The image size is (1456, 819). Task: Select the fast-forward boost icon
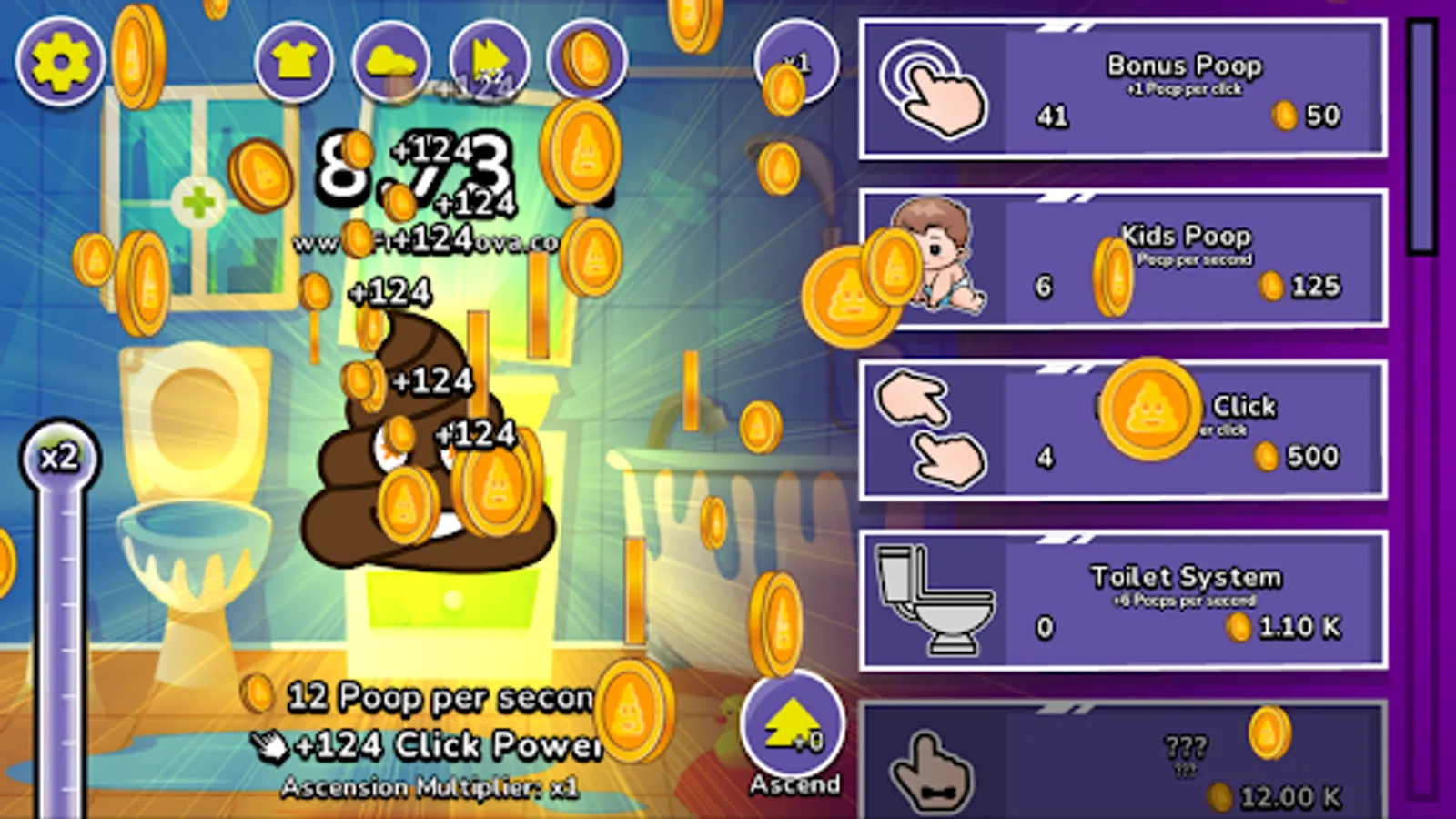click(489, 61)
